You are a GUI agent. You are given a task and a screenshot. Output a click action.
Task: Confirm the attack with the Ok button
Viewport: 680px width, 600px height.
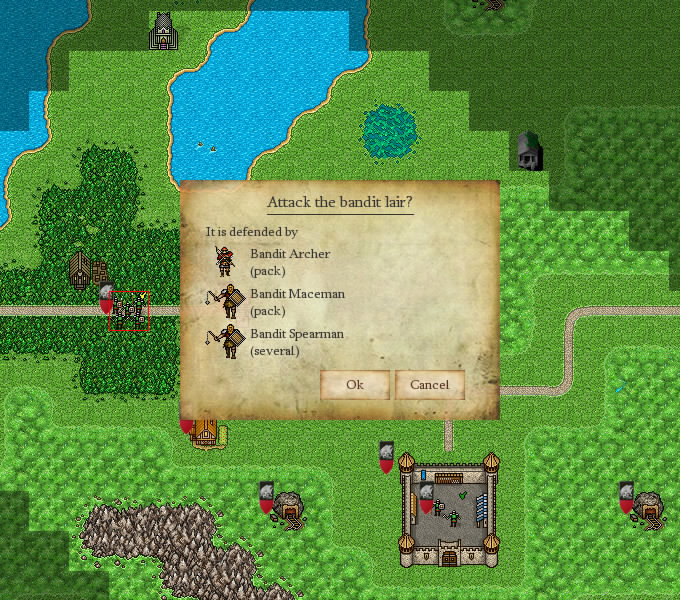[x=354, y=385]
